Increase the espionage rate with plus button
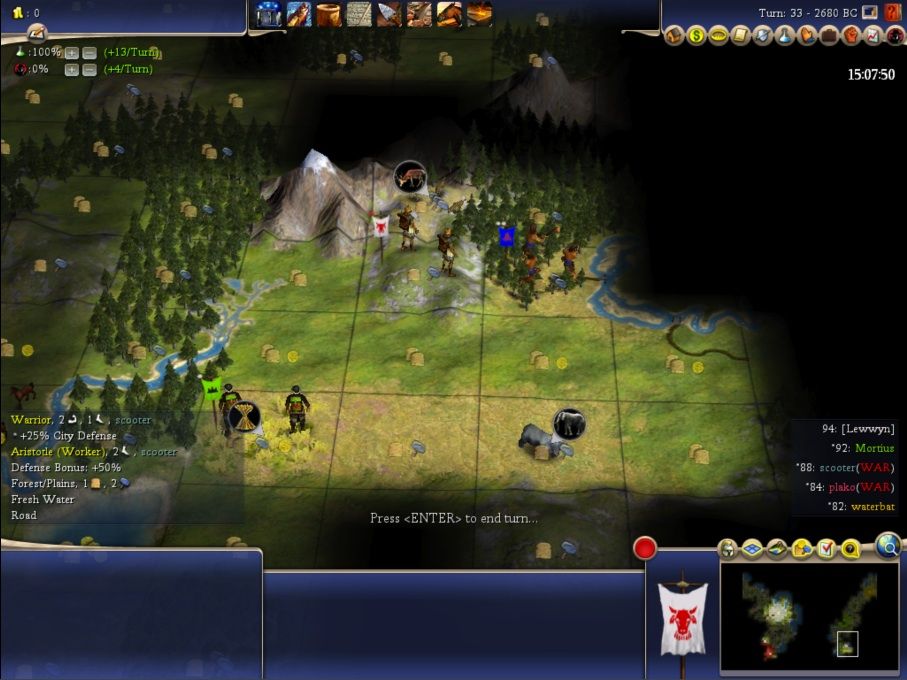Screen dimensions: 907x680 (72, 69)
